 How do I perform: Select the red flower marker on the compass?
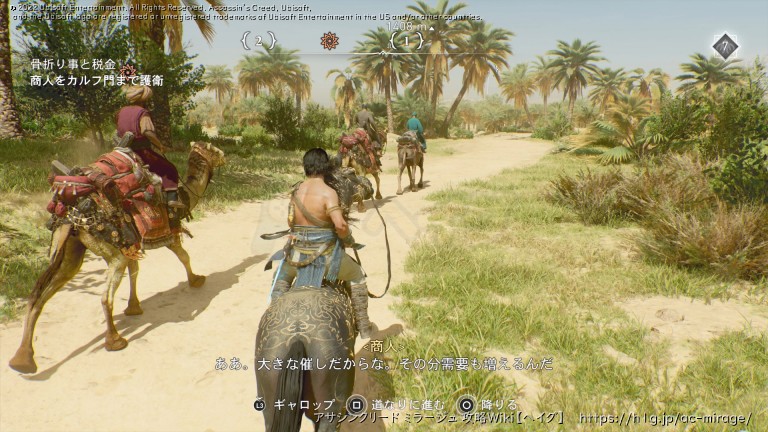[x=329, y=40]
